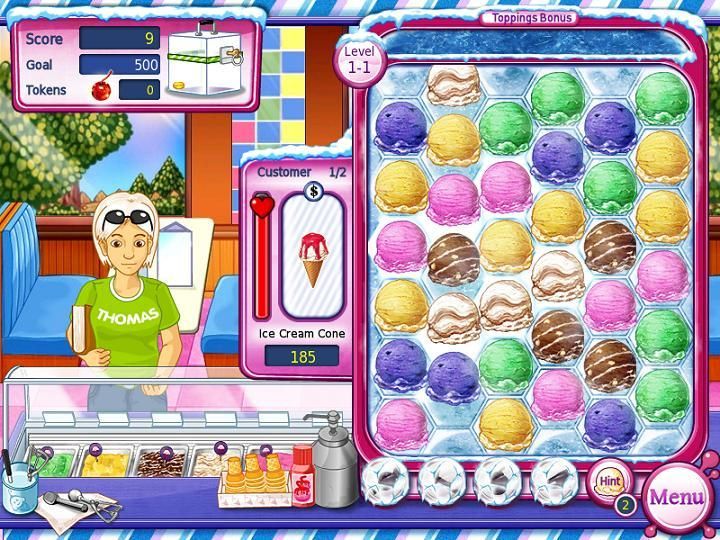The width and height of the screenshot is (720, 540).
Task: Click the dollar sign icon above the order
Action: 313,191
